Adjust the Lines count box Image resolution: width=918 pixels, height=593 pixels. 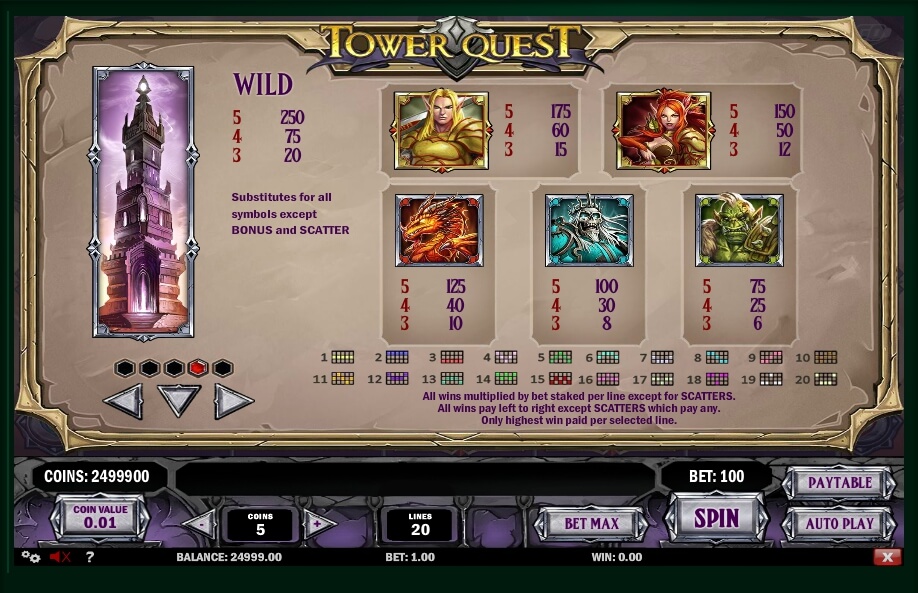(x=420, y=524)
